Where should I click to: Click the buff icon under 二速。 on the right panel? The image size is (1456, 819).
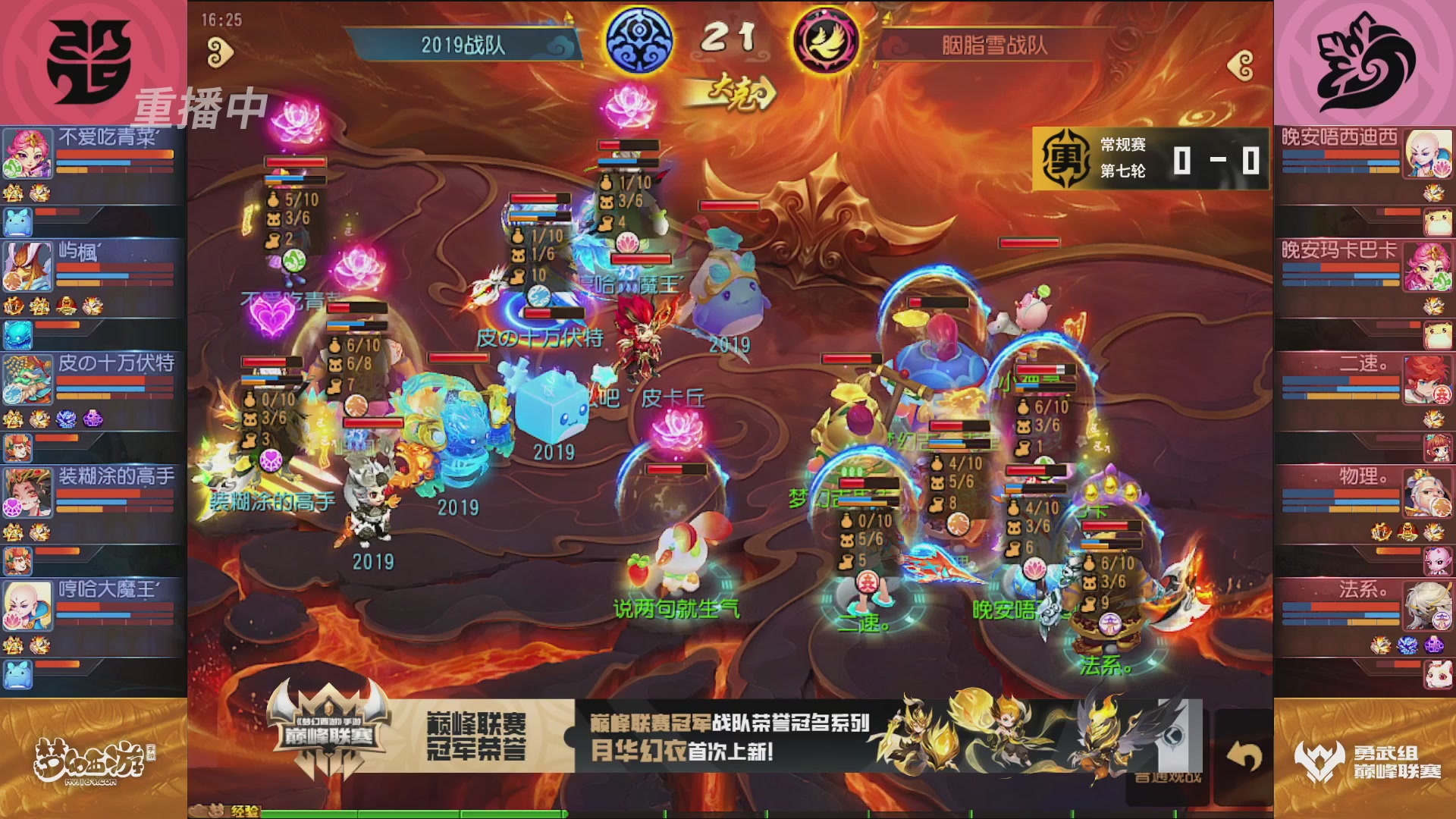point(1433,420)
